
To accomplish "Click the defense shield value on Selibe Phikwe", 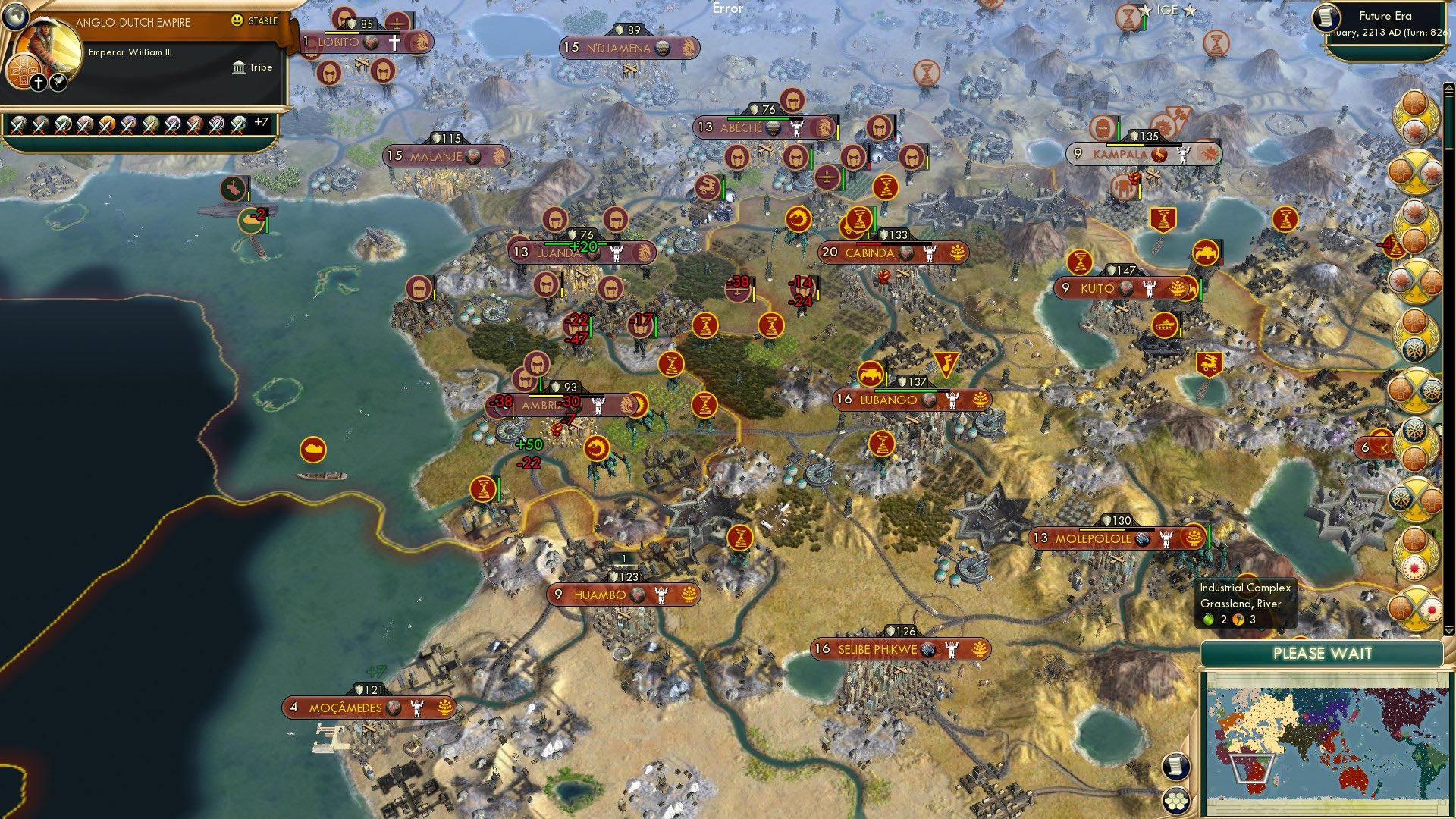I will click(902, 629).
